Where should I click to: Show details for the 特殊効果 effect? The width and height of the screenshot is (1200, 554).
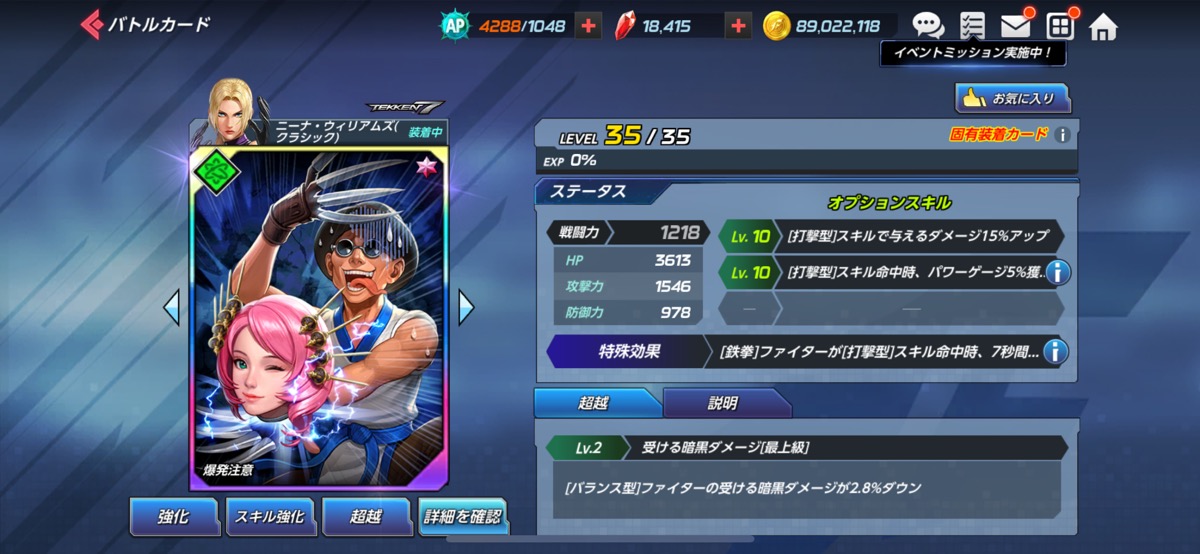click(x=1055, y=351)
